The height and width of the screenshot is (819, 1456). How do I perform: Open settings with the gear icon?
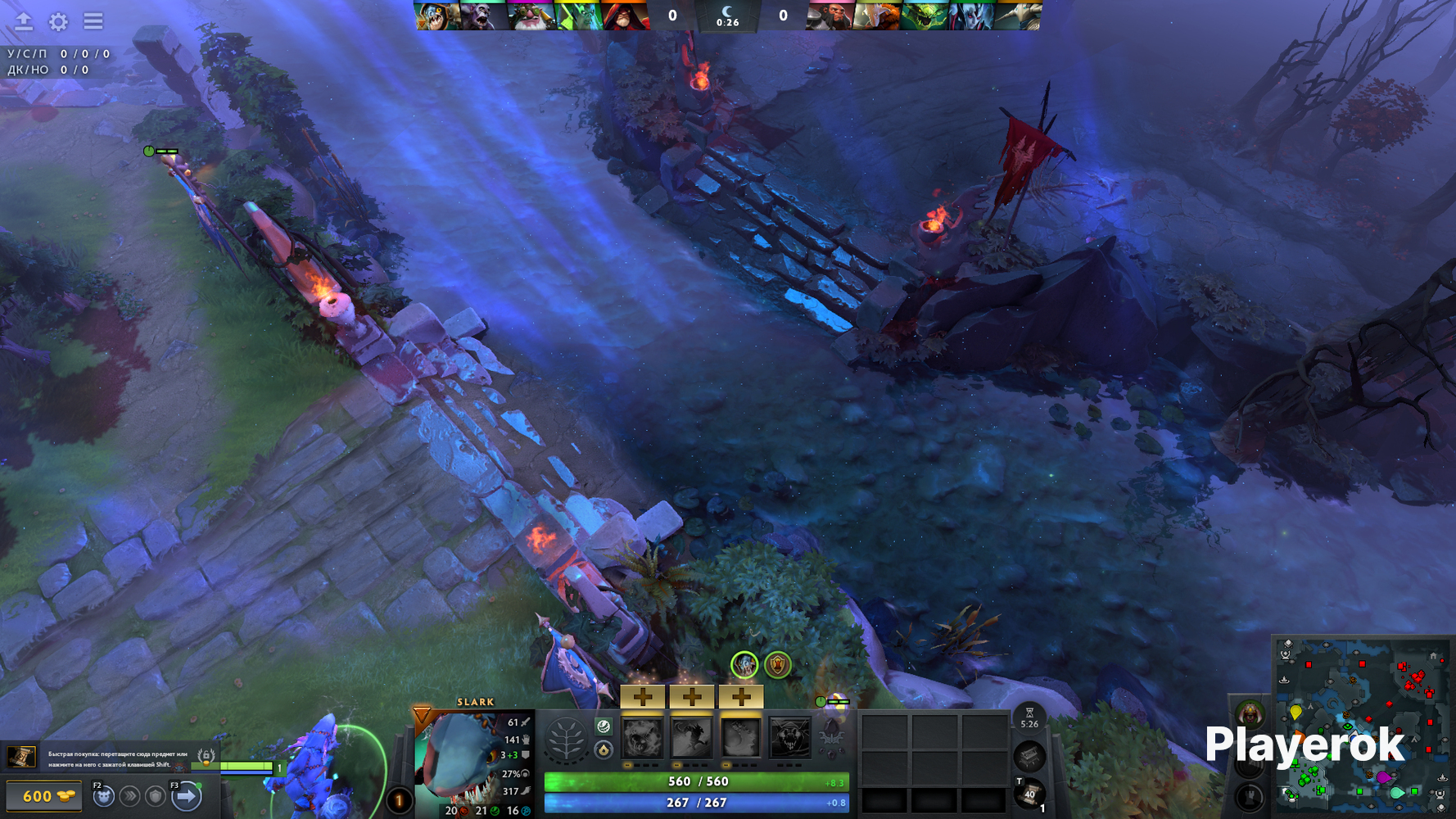58,21
